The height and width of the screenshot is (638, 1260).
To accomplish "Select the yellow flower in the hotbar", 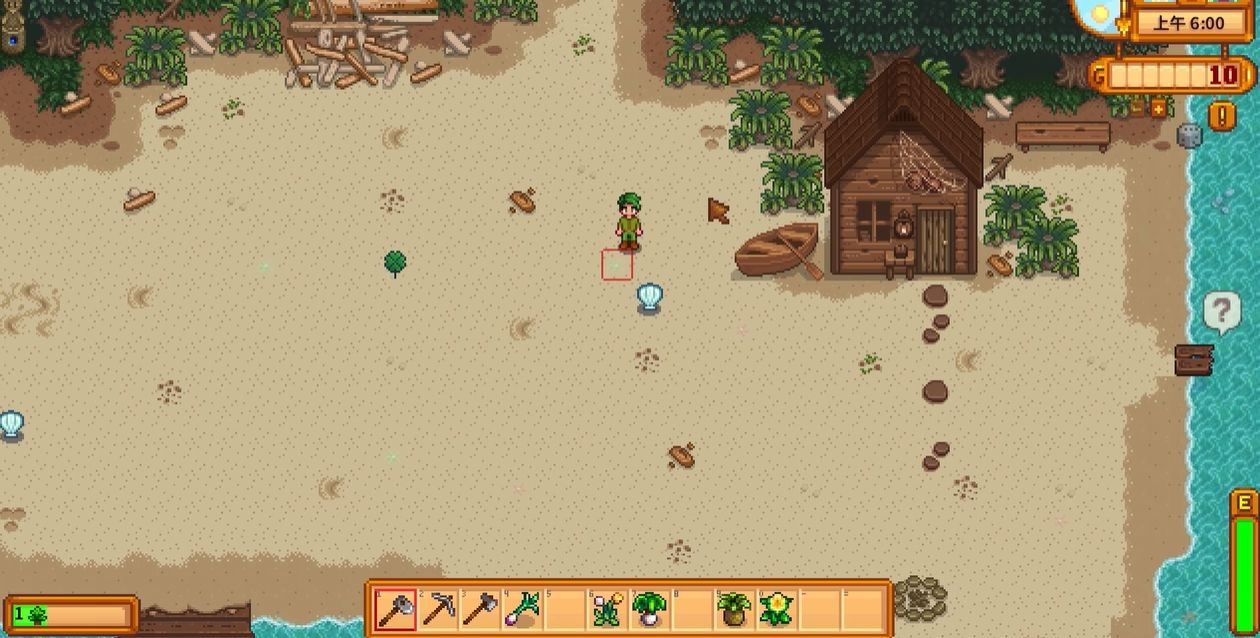I will [x=776, y=608].
